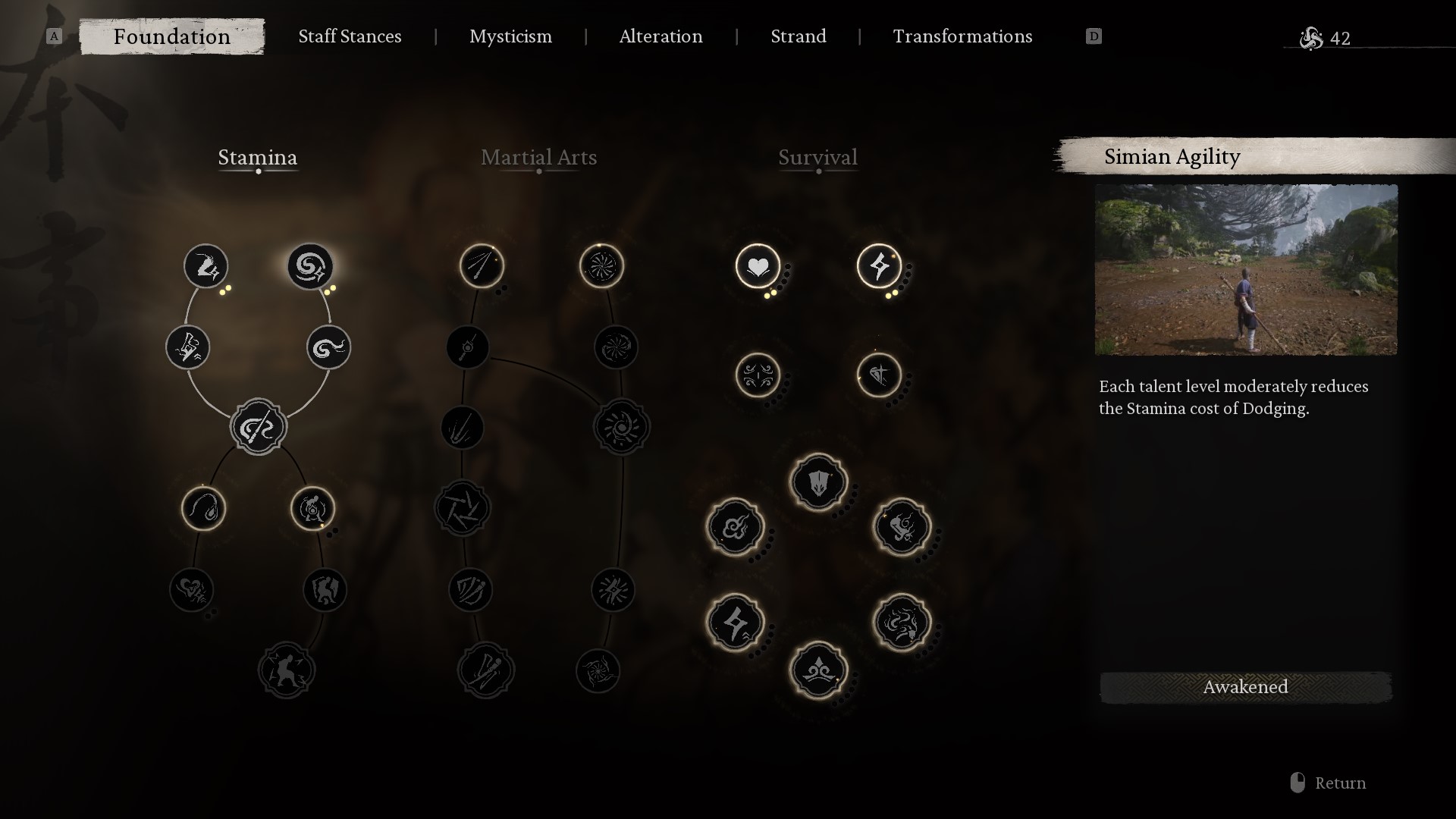1456x819 pixels.
Task: Select the highlighted spiral Simian Agility talent
Action: point(310,266)
